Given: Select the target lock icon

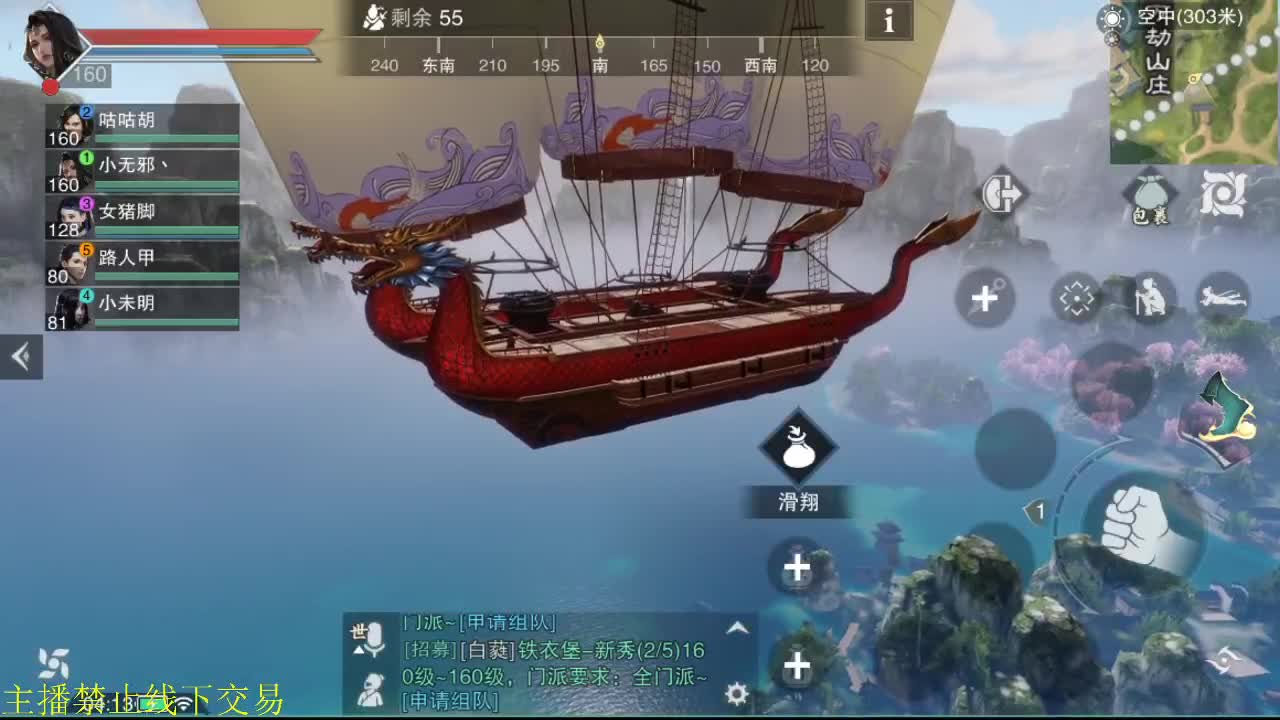Looking at the screenshot, I should [x=1078, y=297].
